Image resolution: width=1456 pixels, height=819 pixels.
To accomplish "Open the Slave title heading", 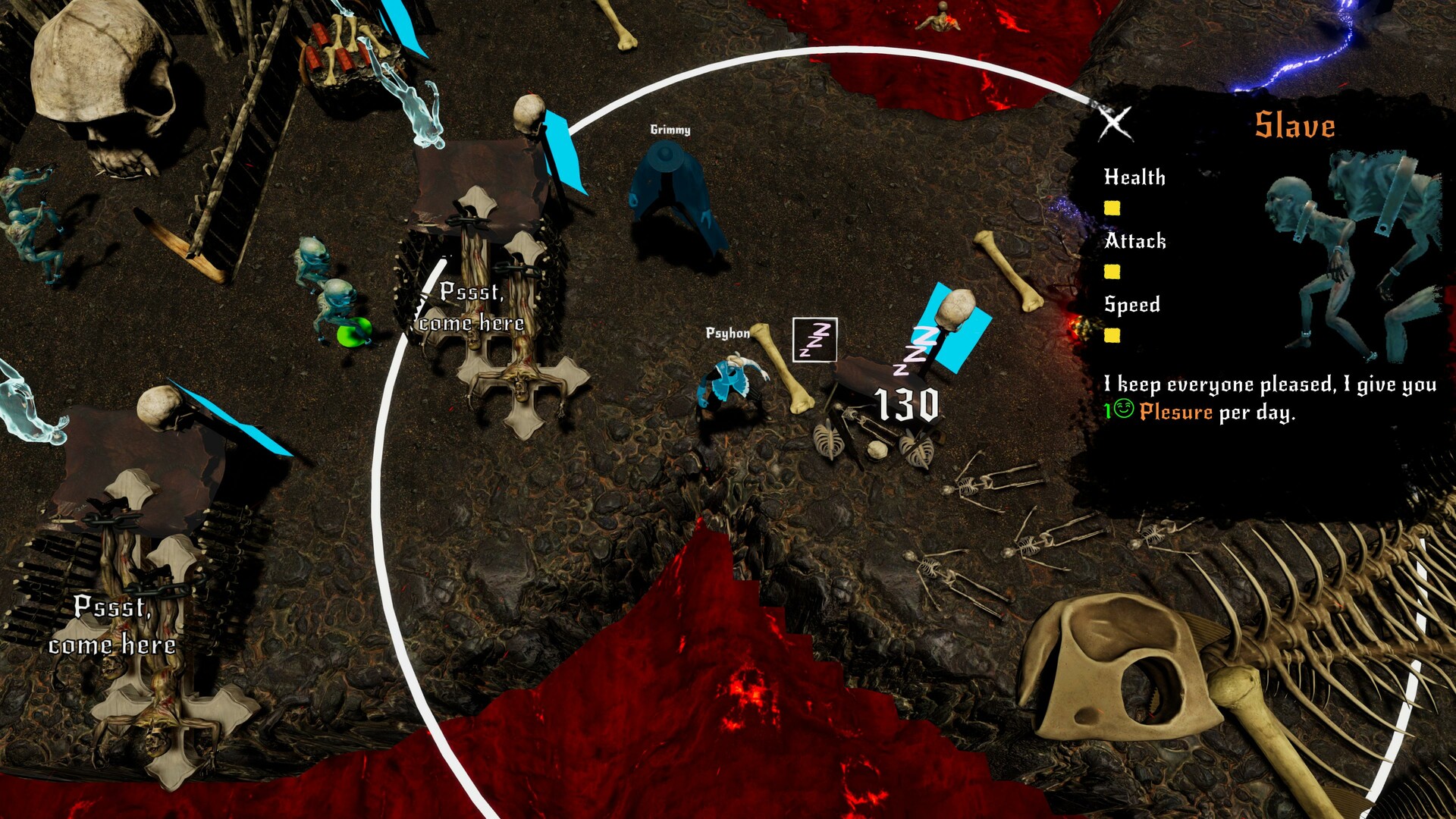I will 1293,124.
